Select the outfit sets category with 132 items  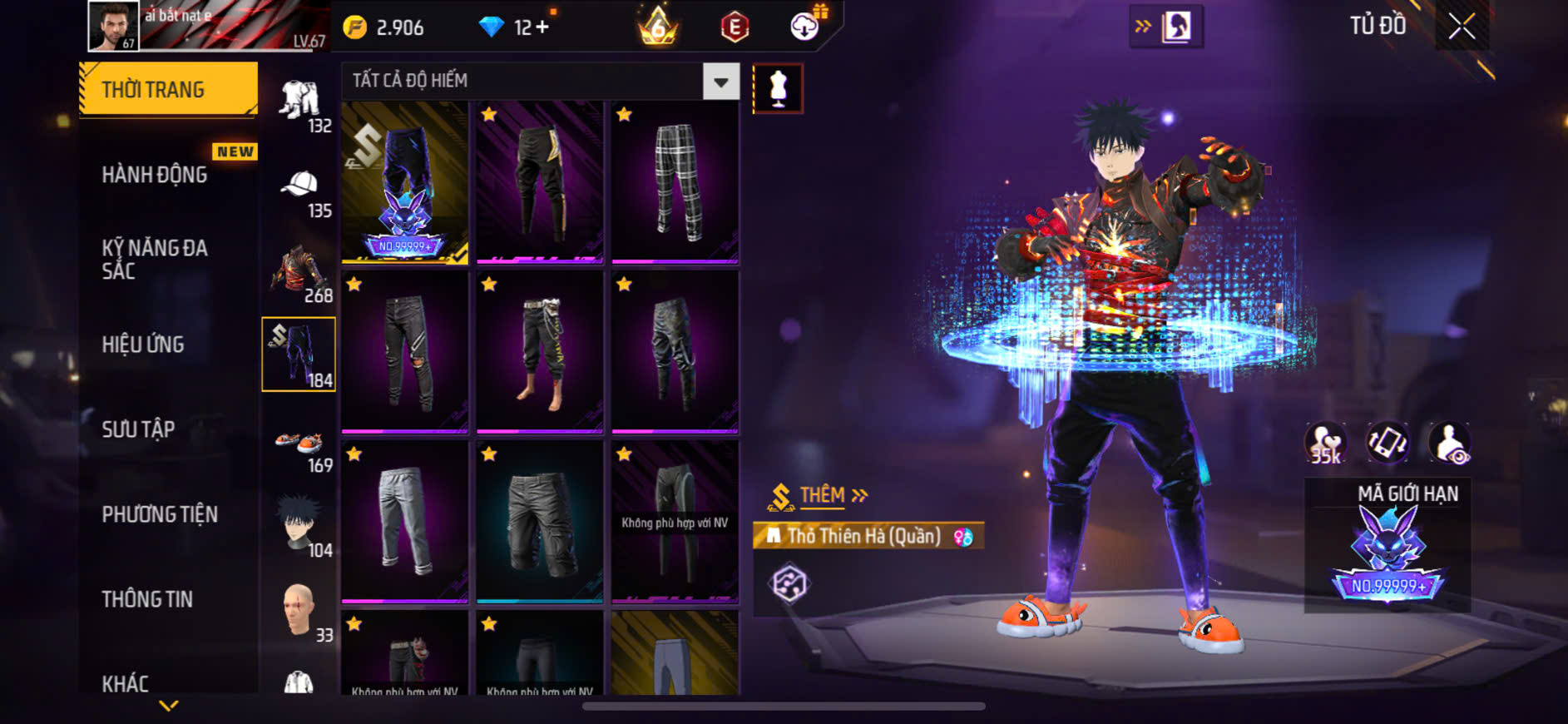[299, 106]
